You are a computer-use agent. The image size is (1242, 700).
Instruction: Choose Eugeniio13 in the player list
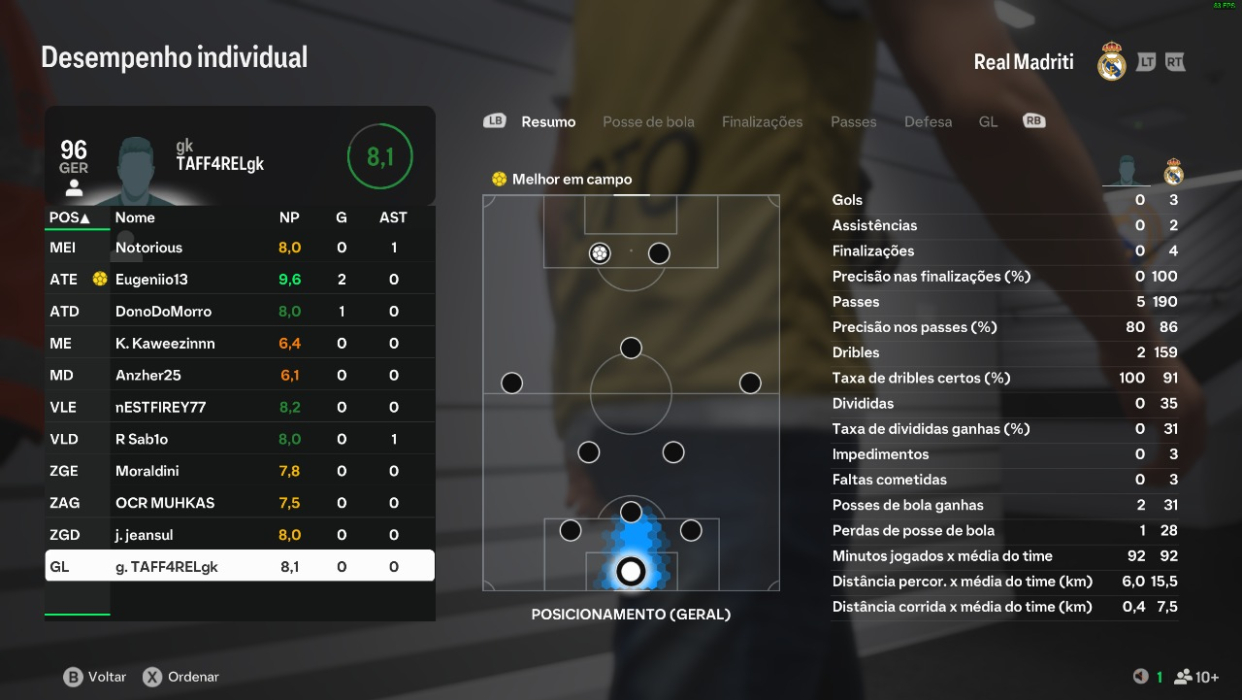coord(240,279)
